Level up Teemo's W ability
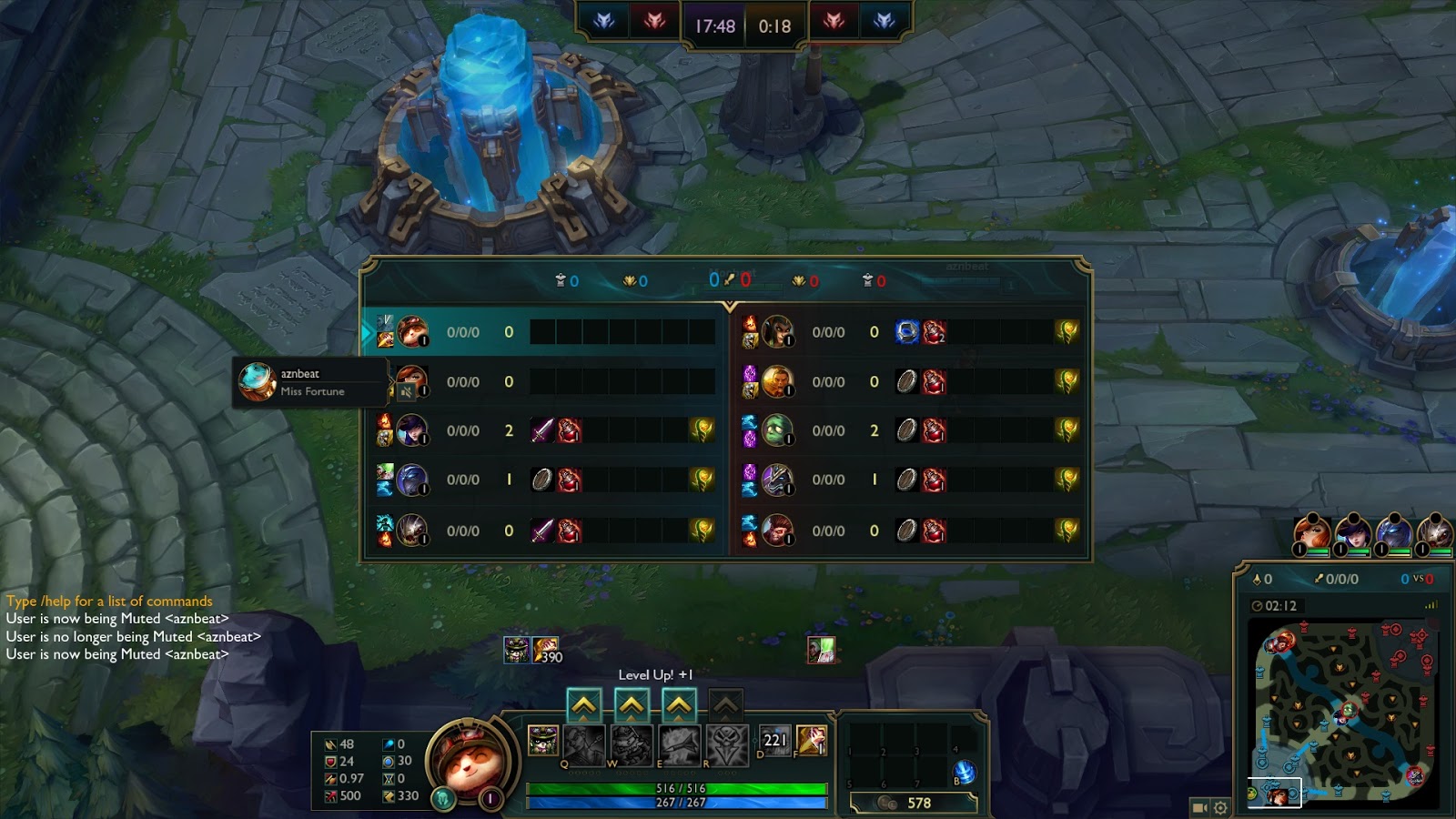Image resolution: width=1456 pixels, height=819 pixels. coord(632,705)
